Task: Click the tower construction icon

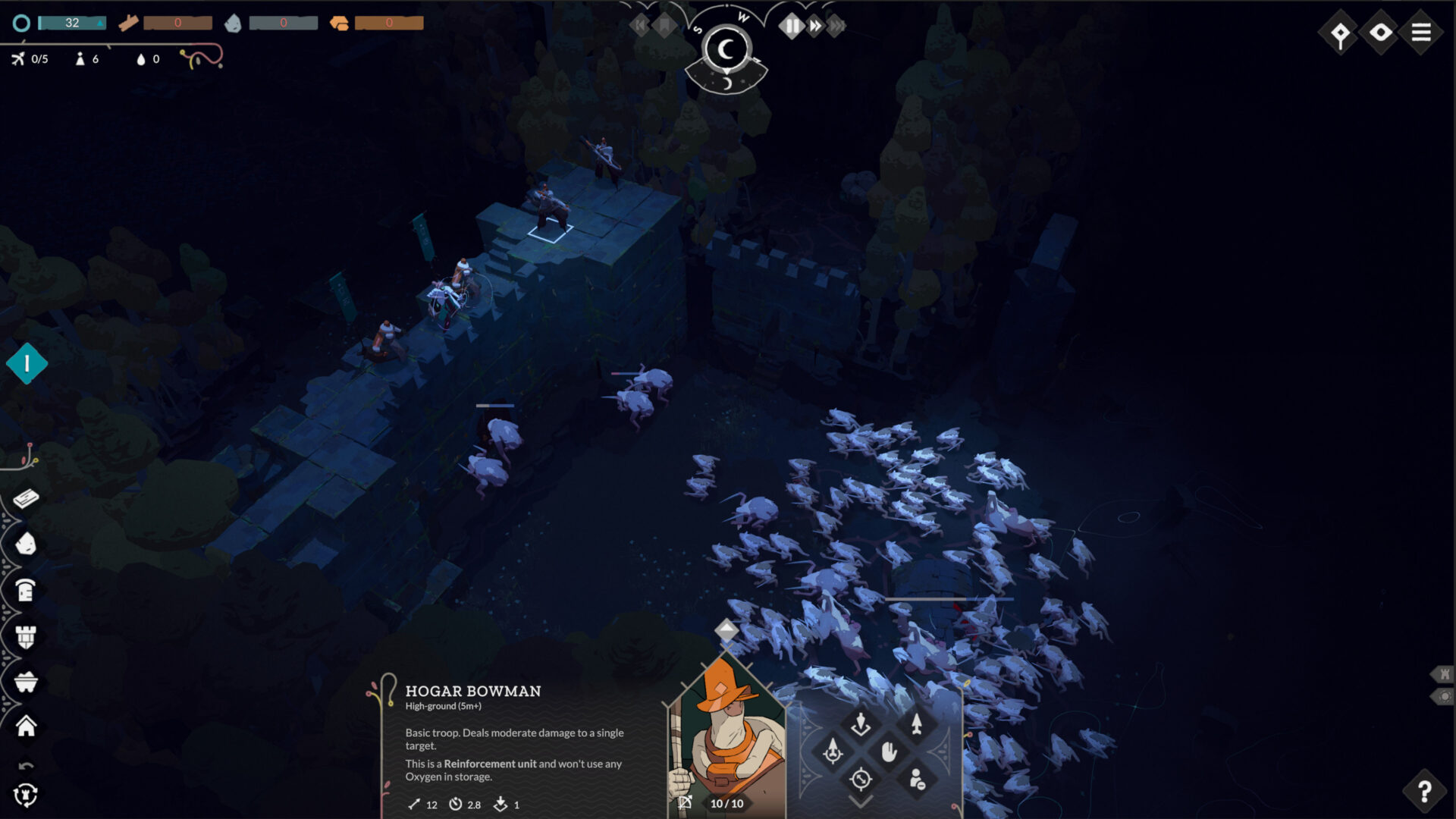Action: [x=25, y=636]
